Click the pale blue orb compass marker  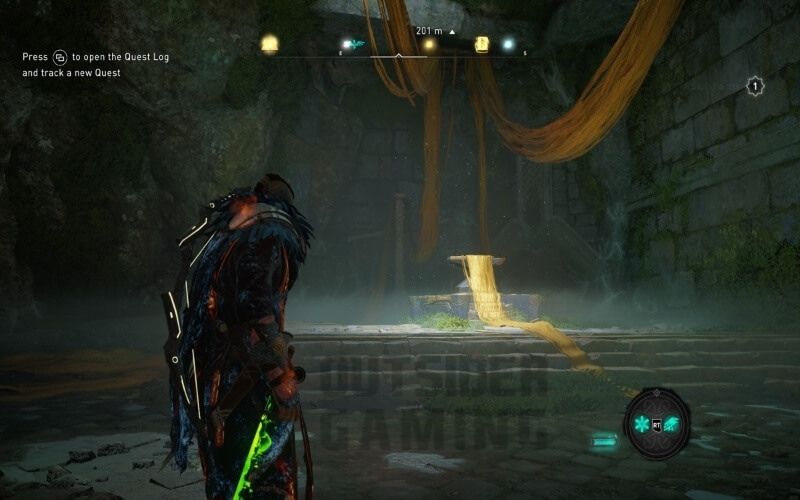coord(507,44)
